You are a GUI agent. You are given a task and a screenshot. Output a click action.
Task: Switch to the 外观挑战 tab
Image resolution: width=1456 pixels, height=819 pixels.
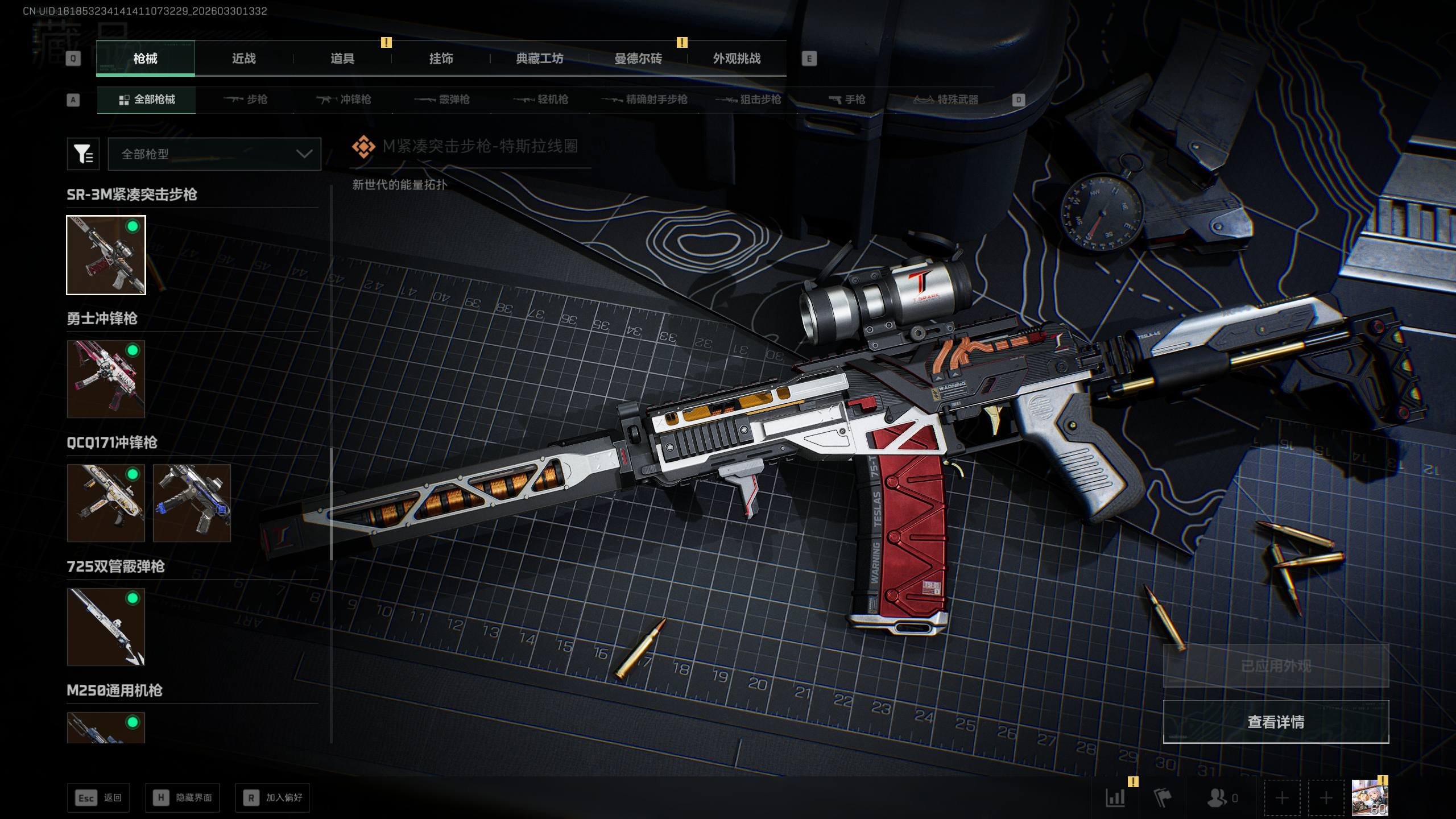click(x=737, y=59)
